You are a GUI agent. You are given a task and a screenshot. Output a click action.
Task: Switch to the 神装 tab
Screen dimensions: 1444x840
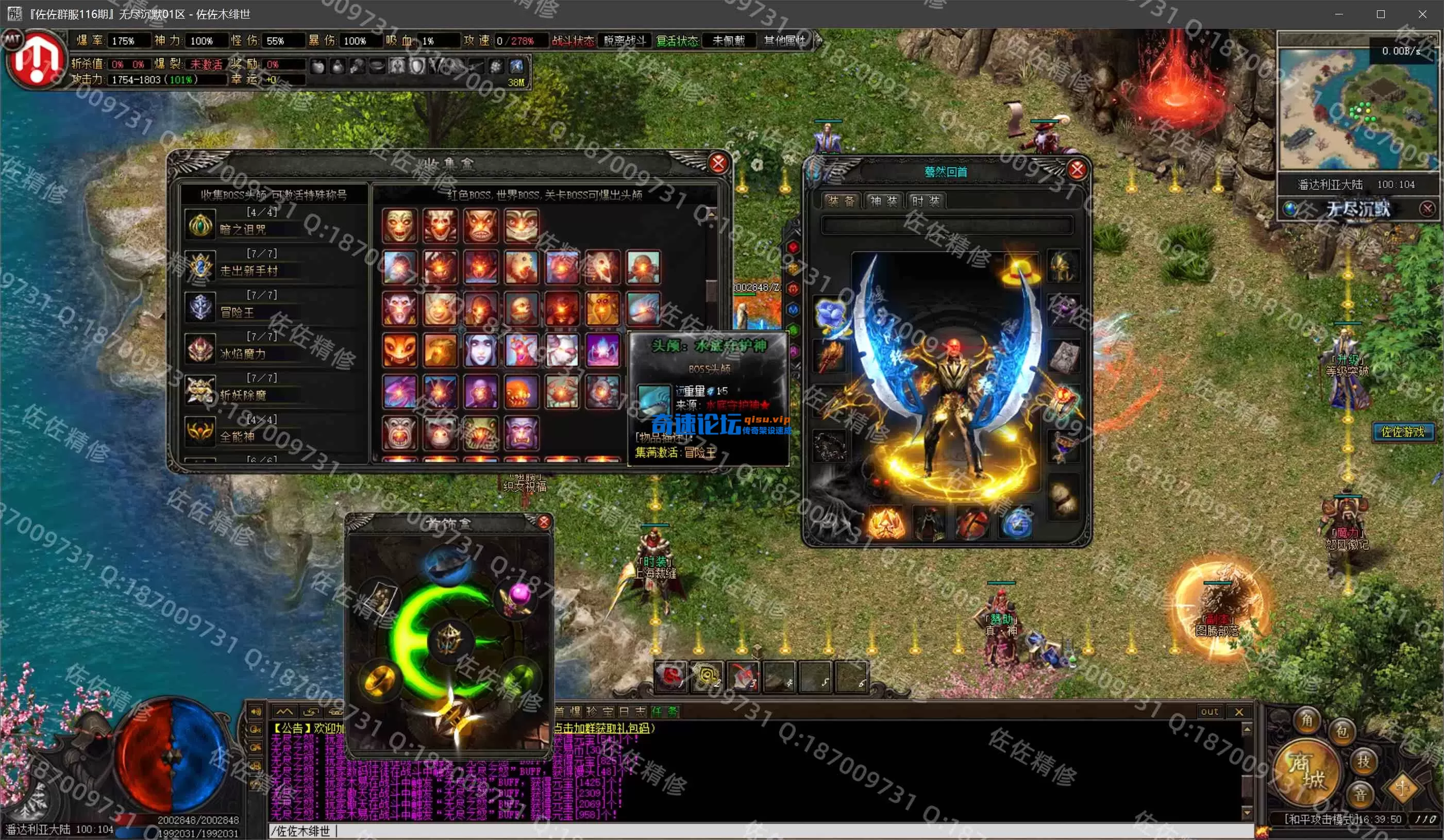(883, 201)
